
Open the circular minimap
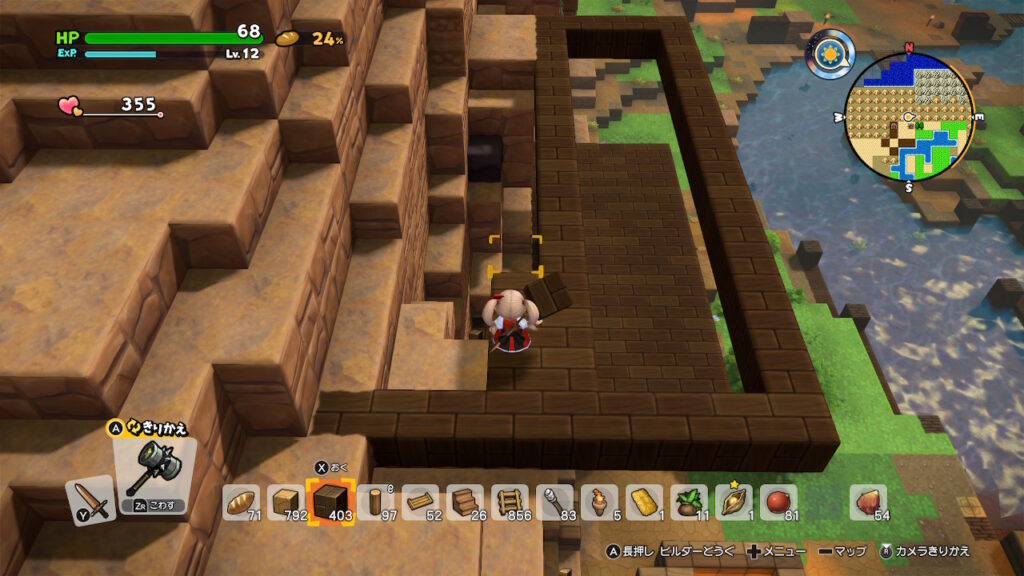point(909,116)
